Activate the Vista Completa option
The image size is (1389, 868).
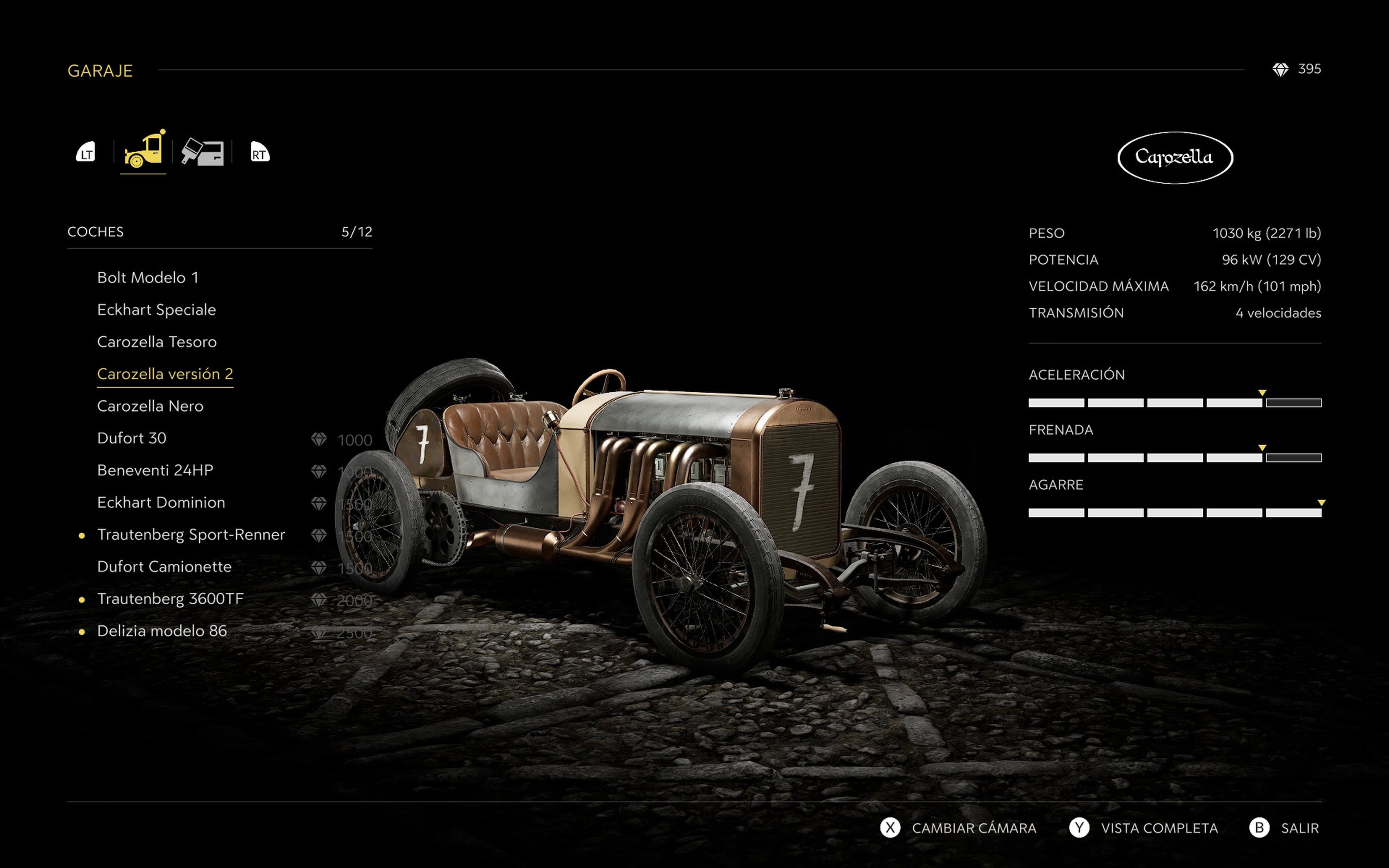pyautogui.click(x=1158, y=828)
